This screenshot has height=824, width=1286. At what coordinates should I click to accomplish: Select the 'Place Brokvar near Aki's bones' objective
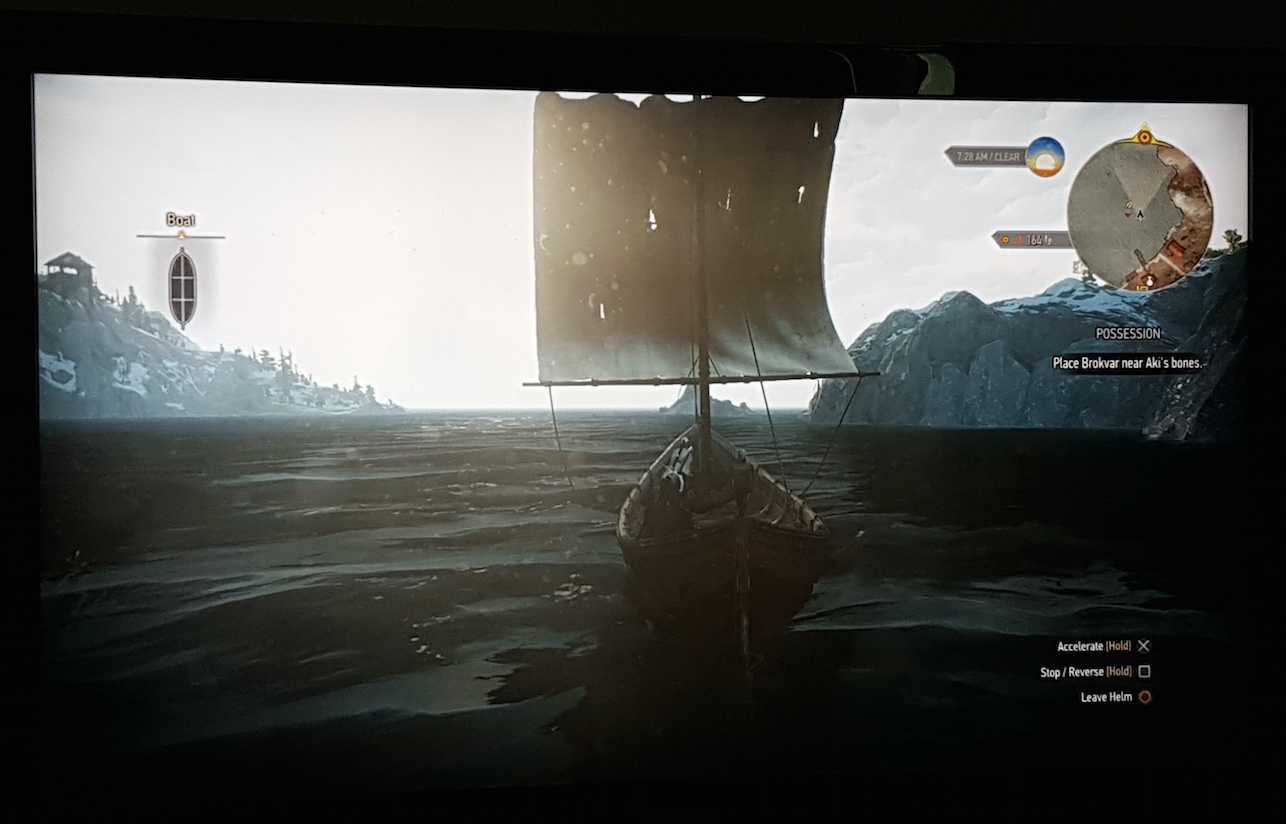1127,364
